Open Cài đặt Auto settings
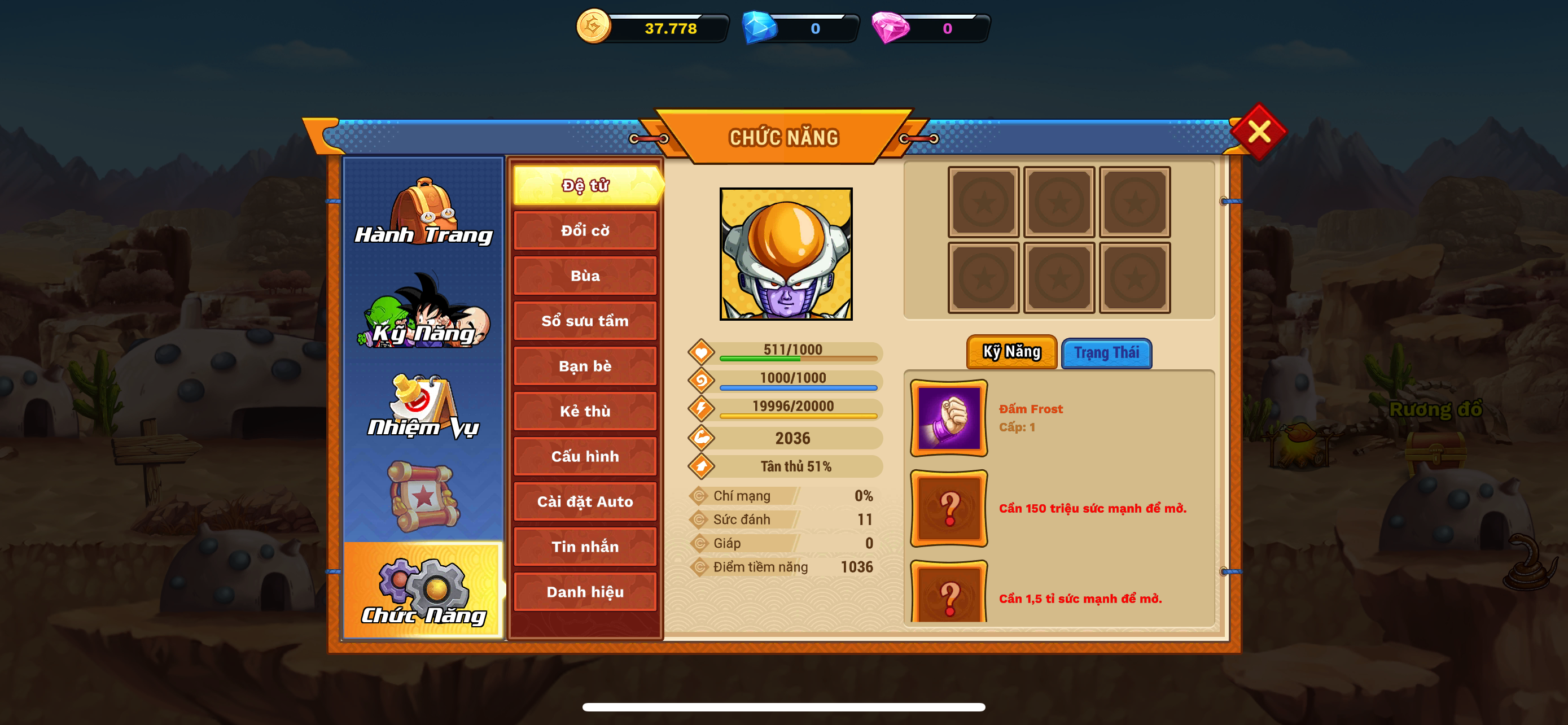Viewport: 1568px width, 725px height. point(585,501)
